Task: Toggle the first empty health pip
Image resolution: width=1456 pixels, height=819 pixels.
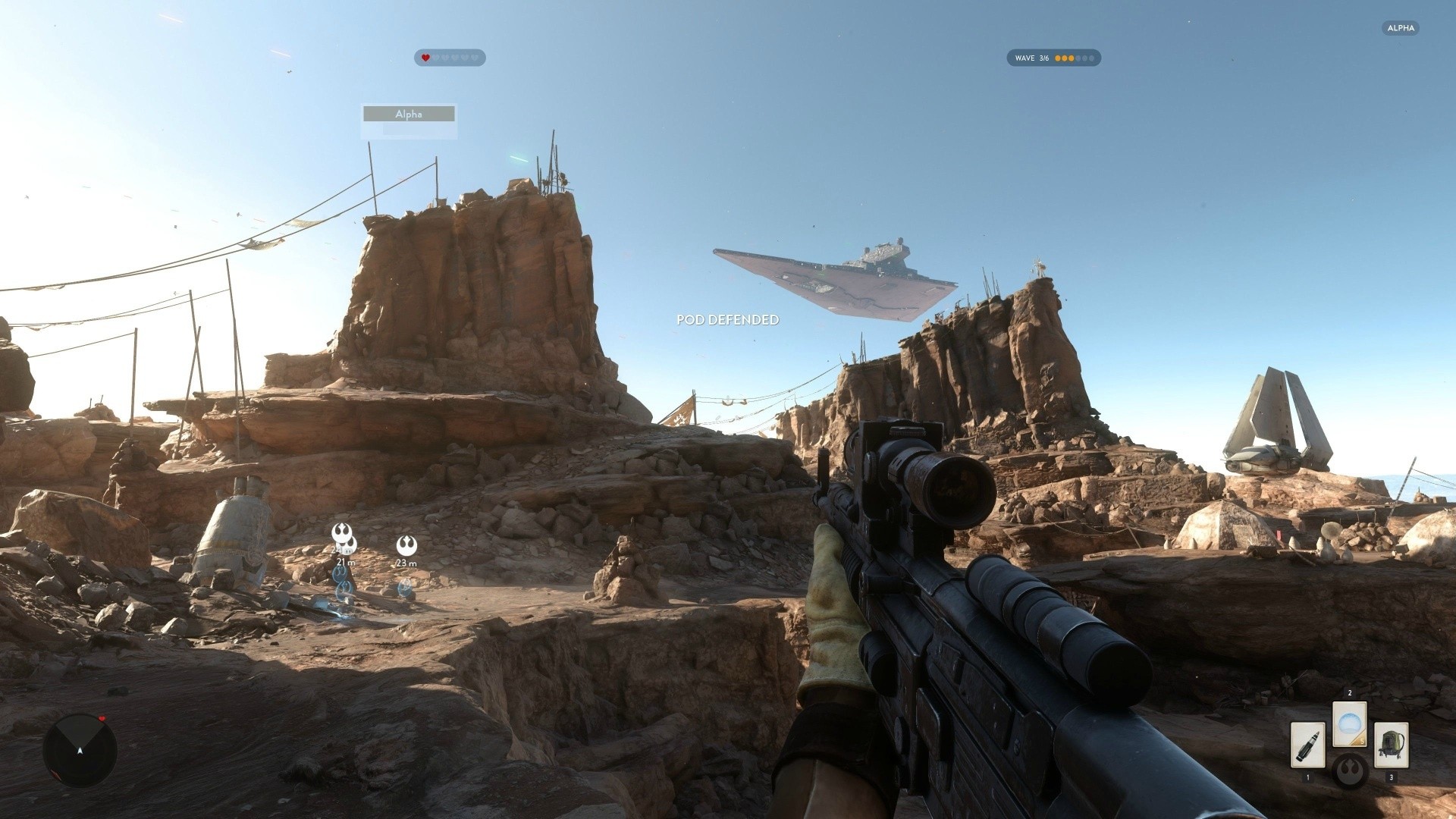Action: point(437,57)
